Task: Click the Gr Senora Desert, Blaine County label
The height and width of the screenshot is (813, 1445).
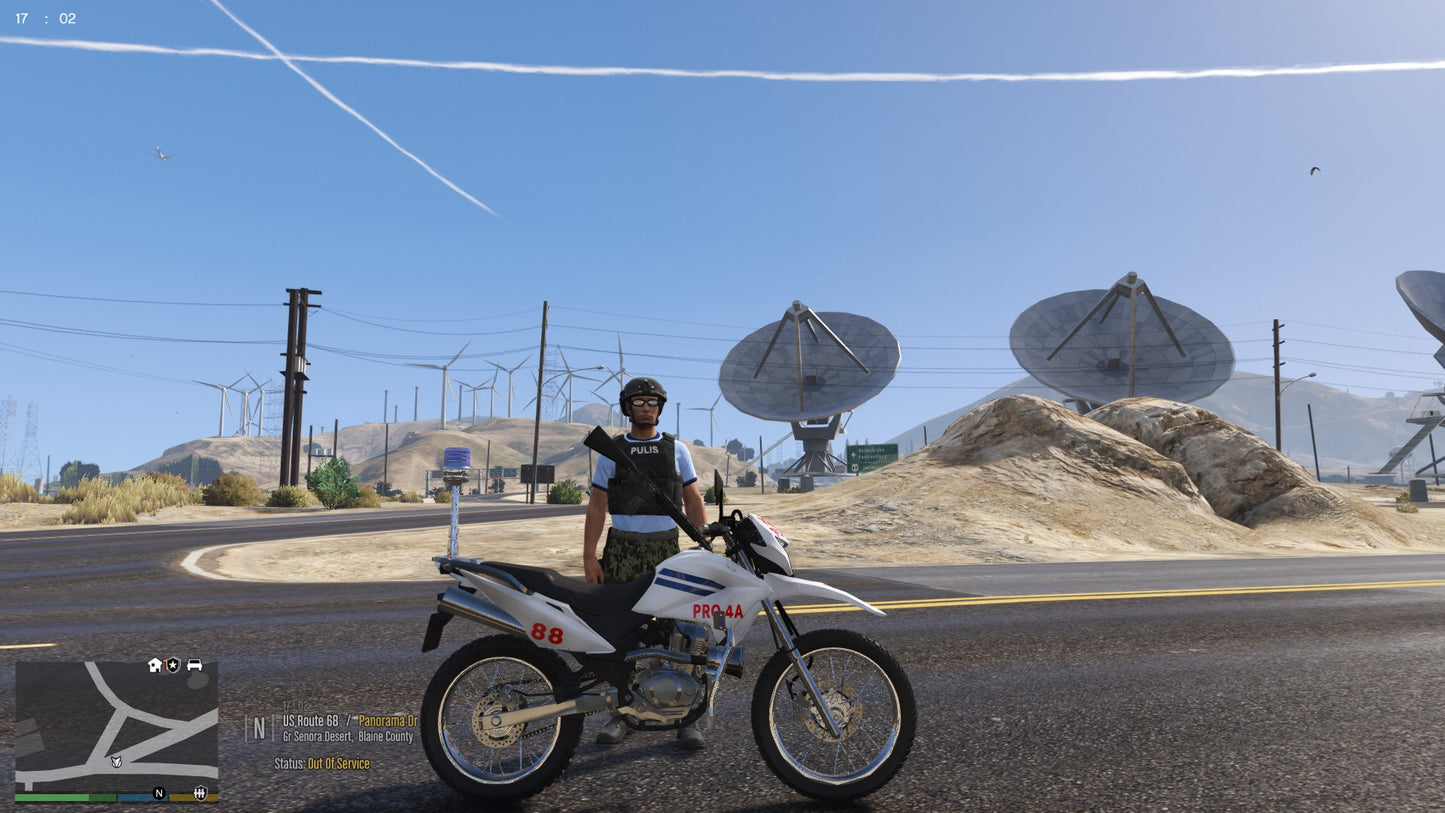Action: [x=347, y=736]
